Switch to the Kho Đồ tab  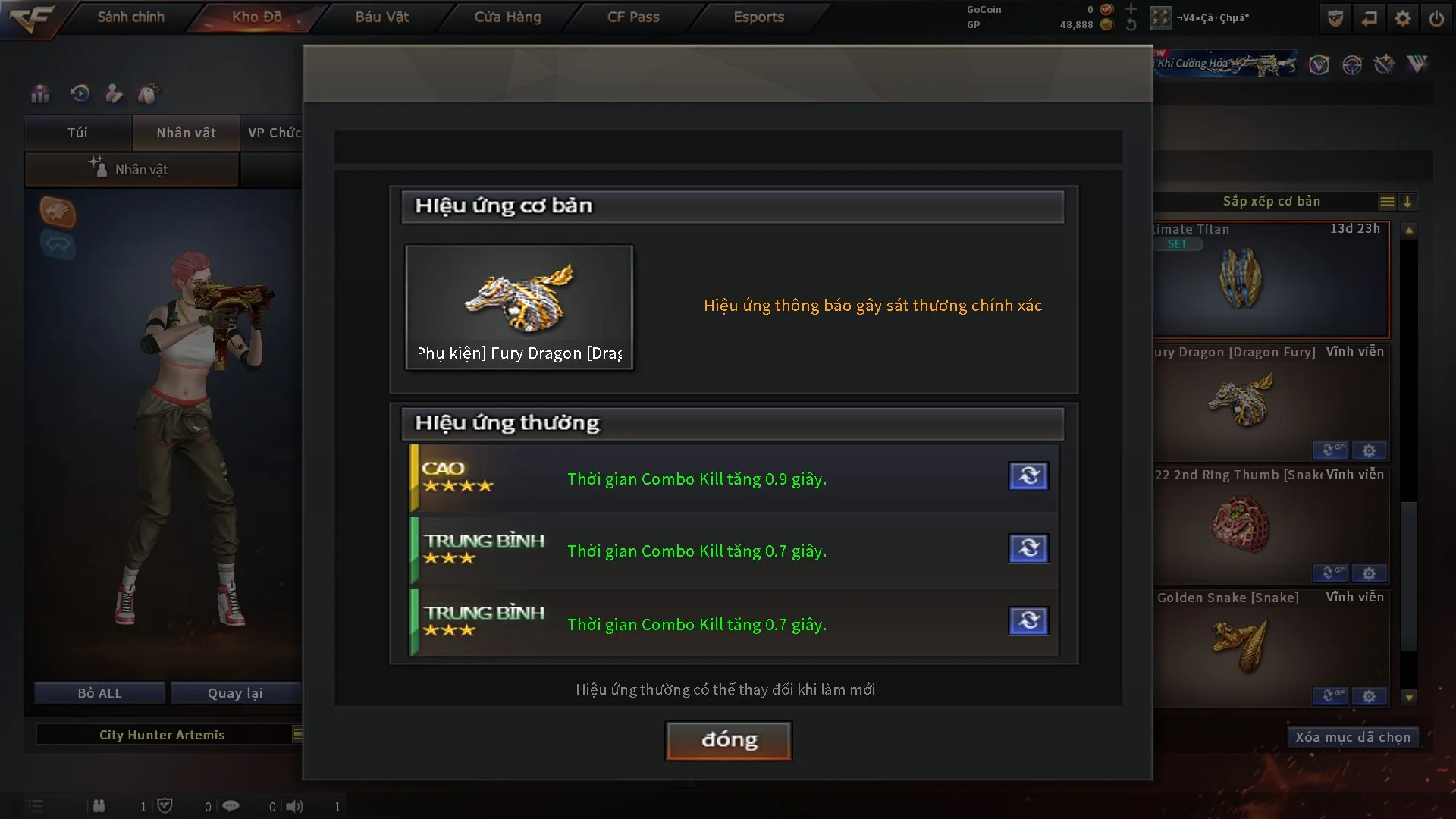coord(256,17)
